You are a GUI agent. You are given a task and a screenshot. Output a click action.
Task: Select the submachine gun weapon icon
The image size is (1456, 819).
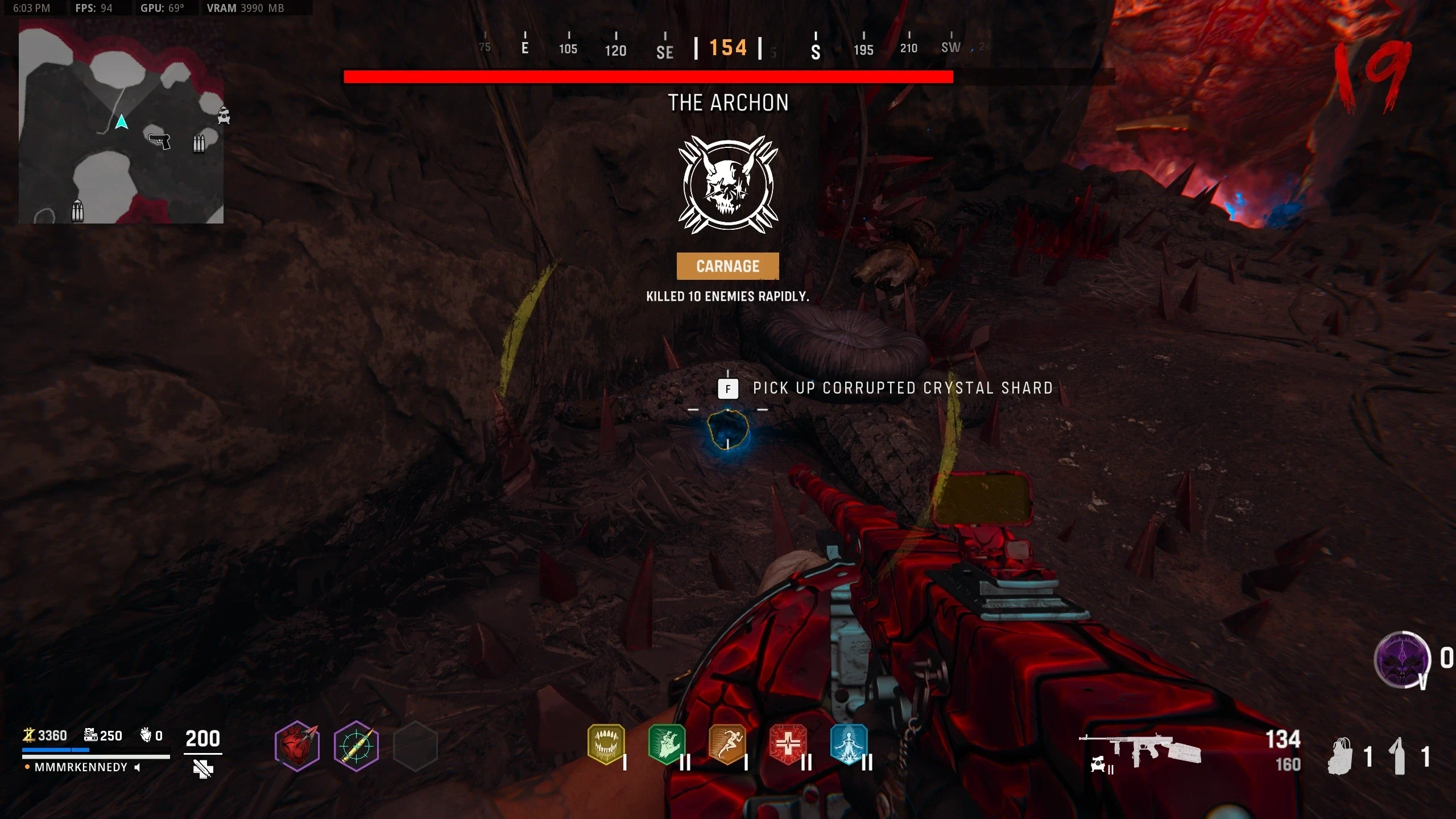(x=1140, y=750)
